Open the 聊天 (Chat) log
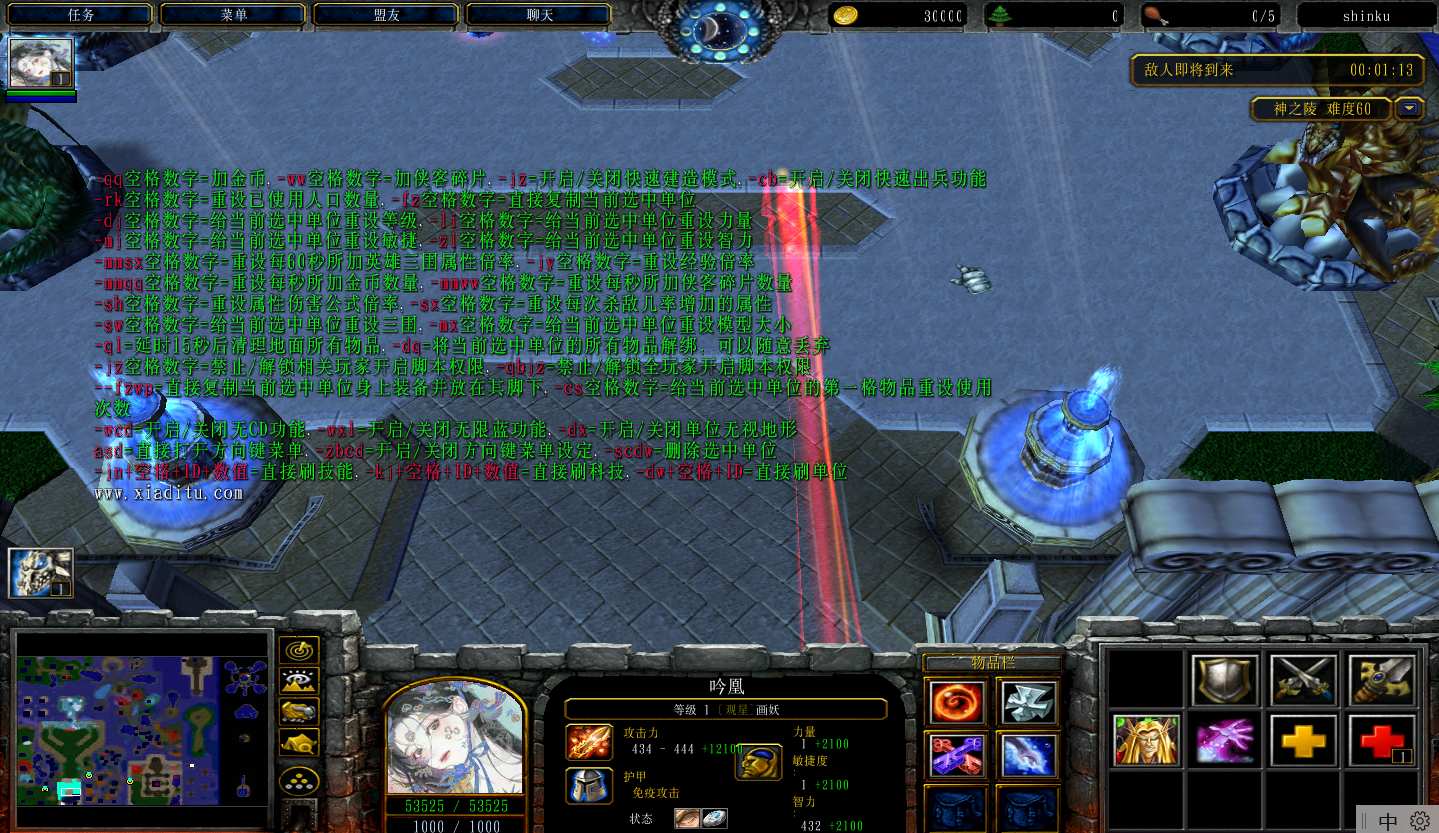 pos(540,15)
